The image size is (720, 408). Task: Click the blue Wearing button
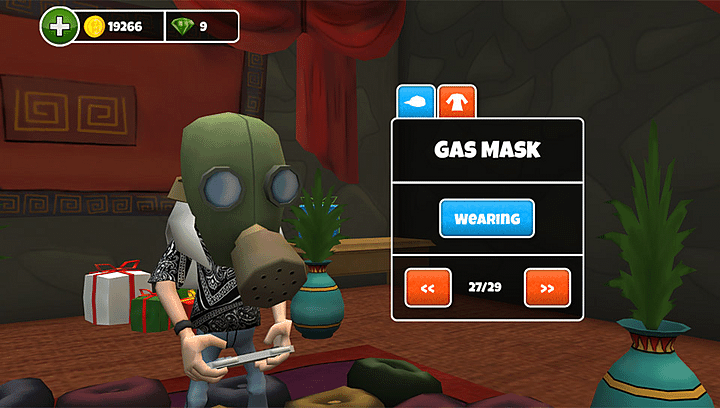487,218
